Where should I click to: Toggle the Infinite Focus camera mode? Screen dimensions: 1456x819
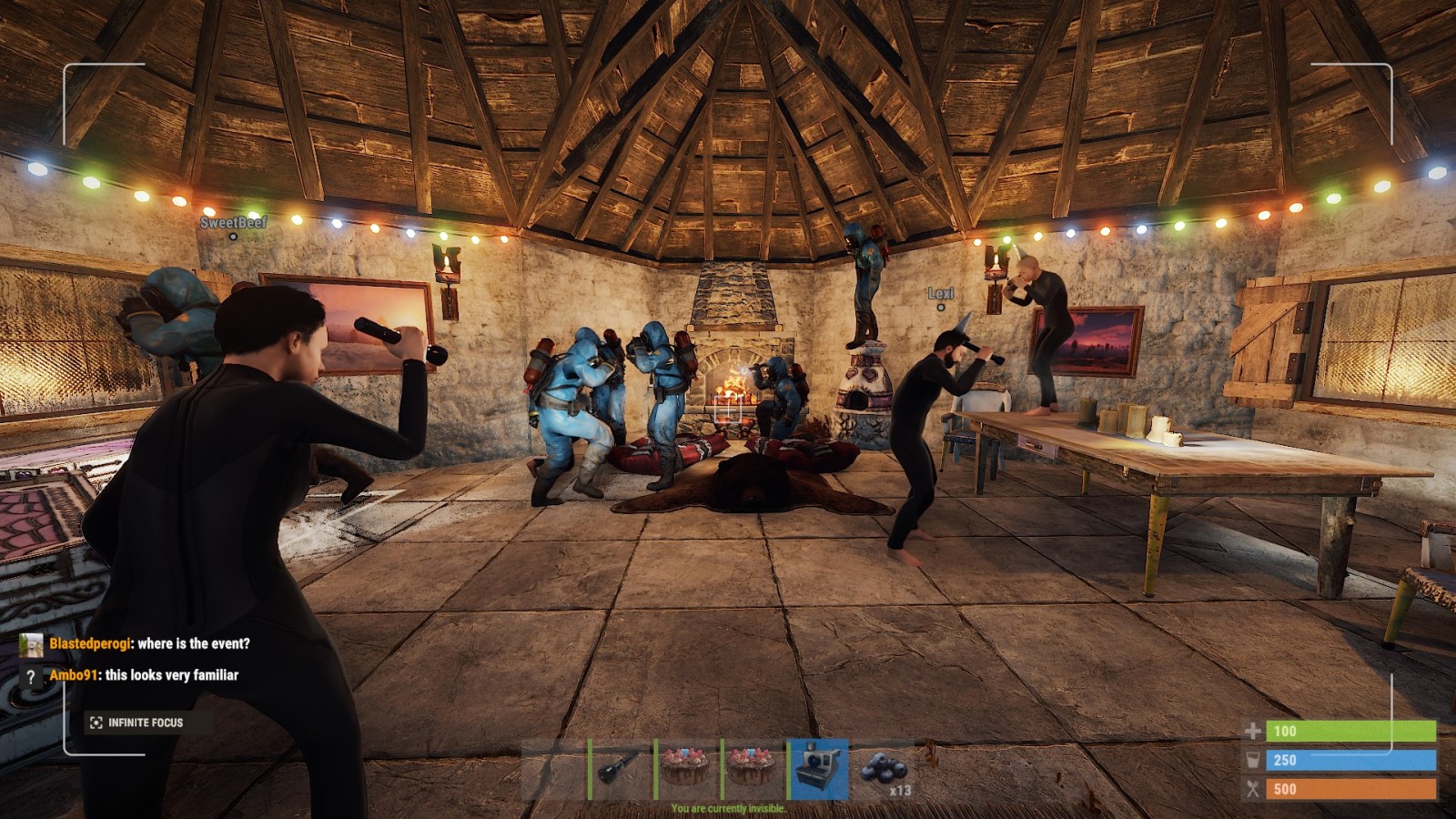point(136,723)
